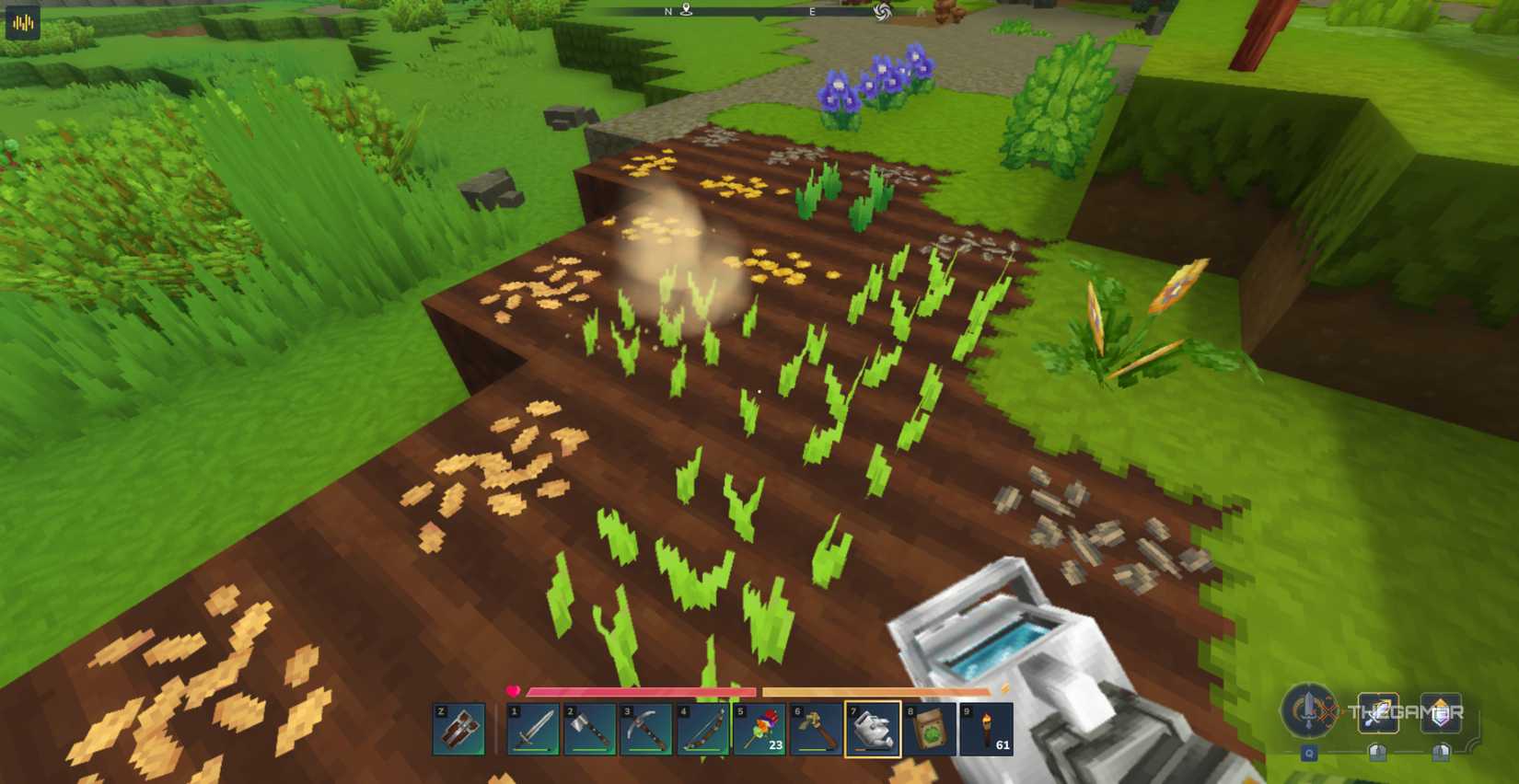The height and width of the screenshot is (784, 1519).
Task: Toggle the audio indicator in the top-left corner
Action: 22,22
